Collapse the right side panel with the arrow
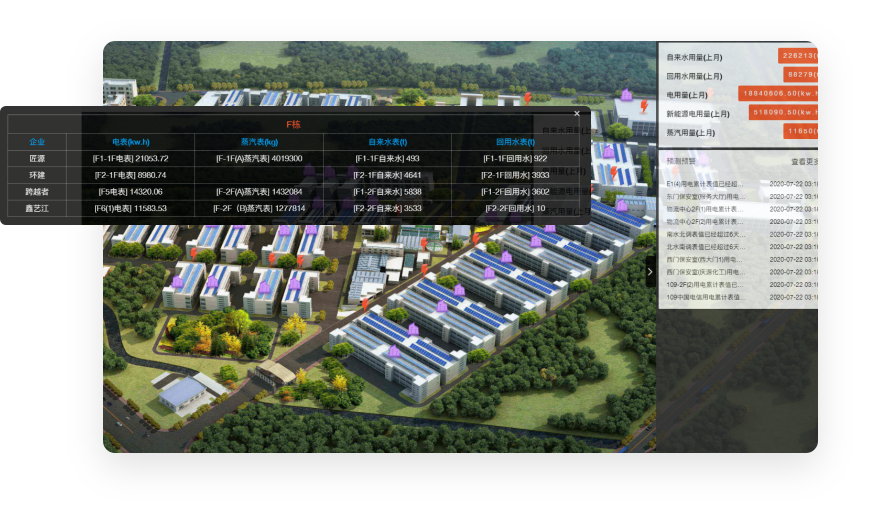872x520 pixels. [650, 271]
